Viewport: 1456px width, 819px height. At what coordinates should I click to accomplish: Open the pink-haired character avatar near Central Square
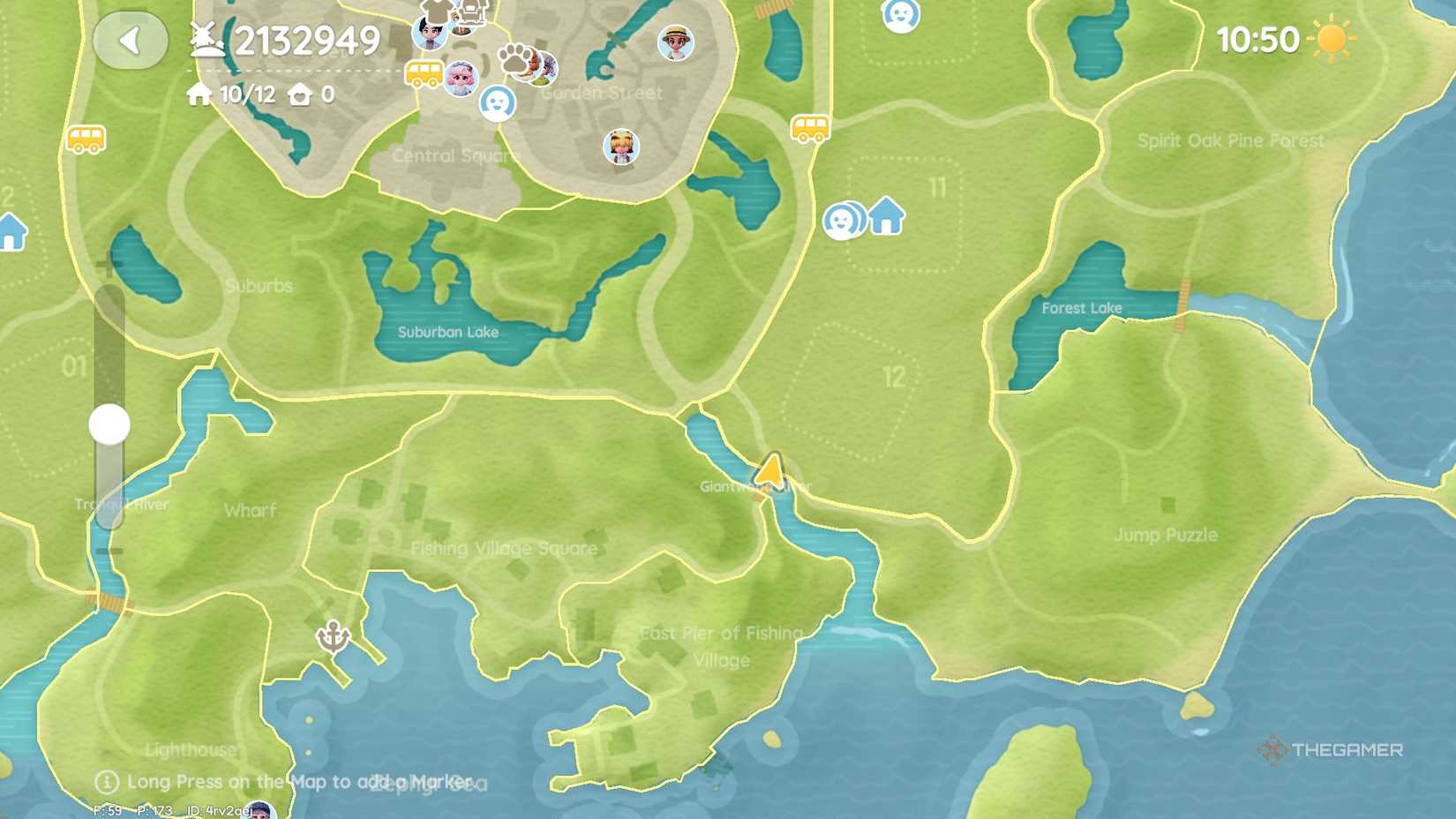pyautogui.click(x=461, y=76)
